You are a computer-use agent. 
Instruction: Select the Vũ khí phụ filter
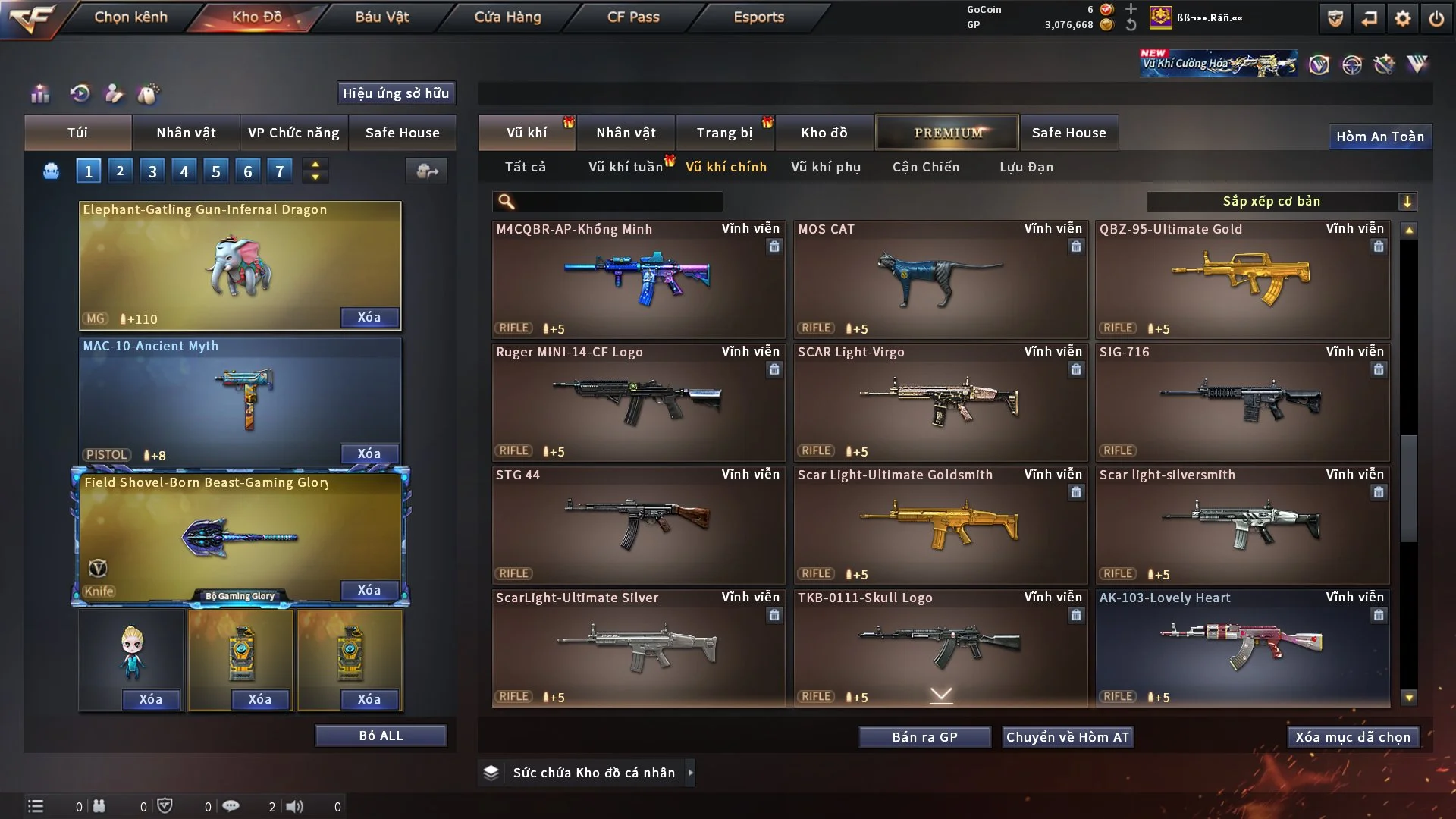pos(825,167)
